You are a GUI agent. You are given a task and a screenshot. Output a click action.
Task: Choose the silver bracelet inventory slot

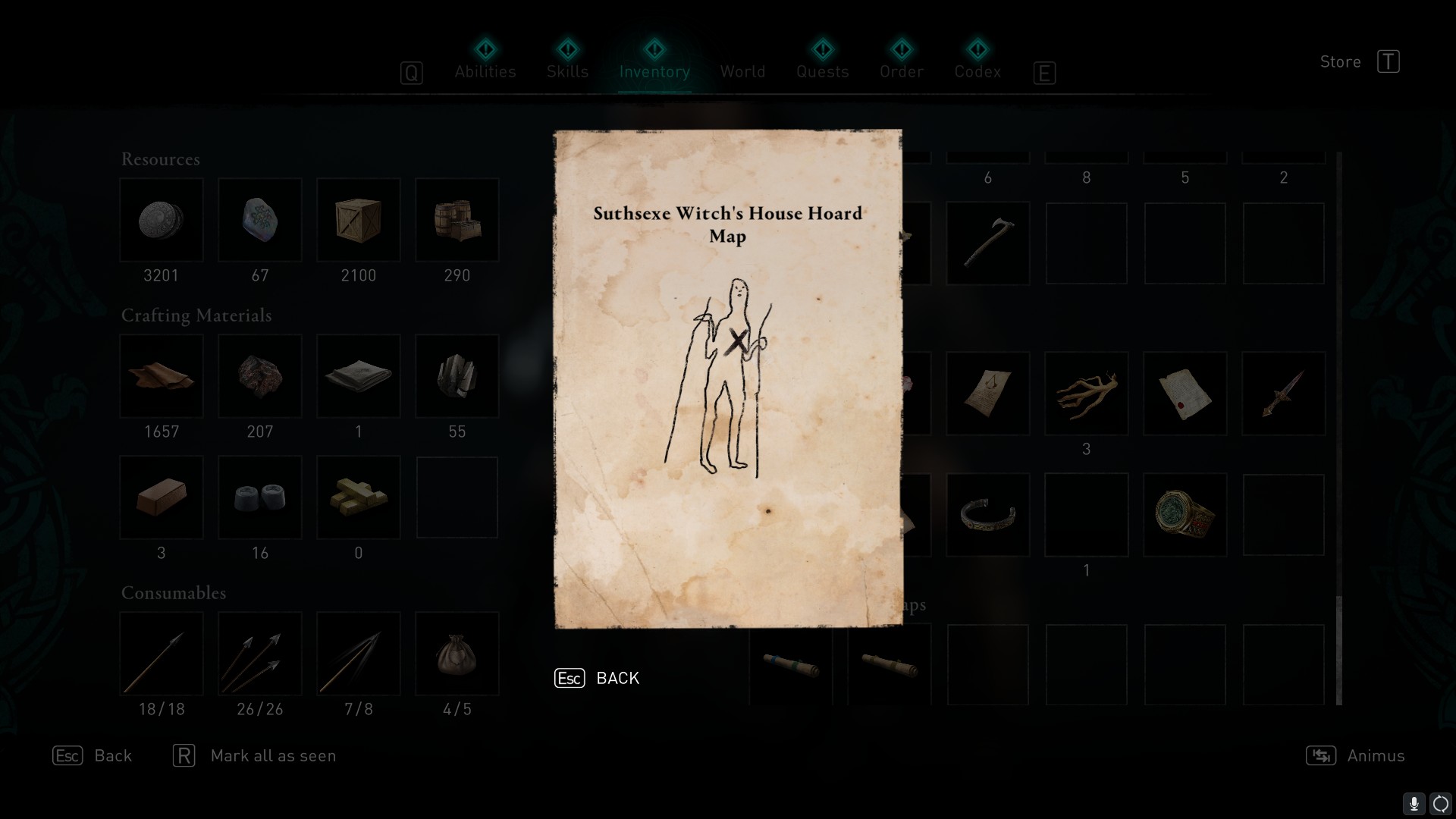coord(987,515)
